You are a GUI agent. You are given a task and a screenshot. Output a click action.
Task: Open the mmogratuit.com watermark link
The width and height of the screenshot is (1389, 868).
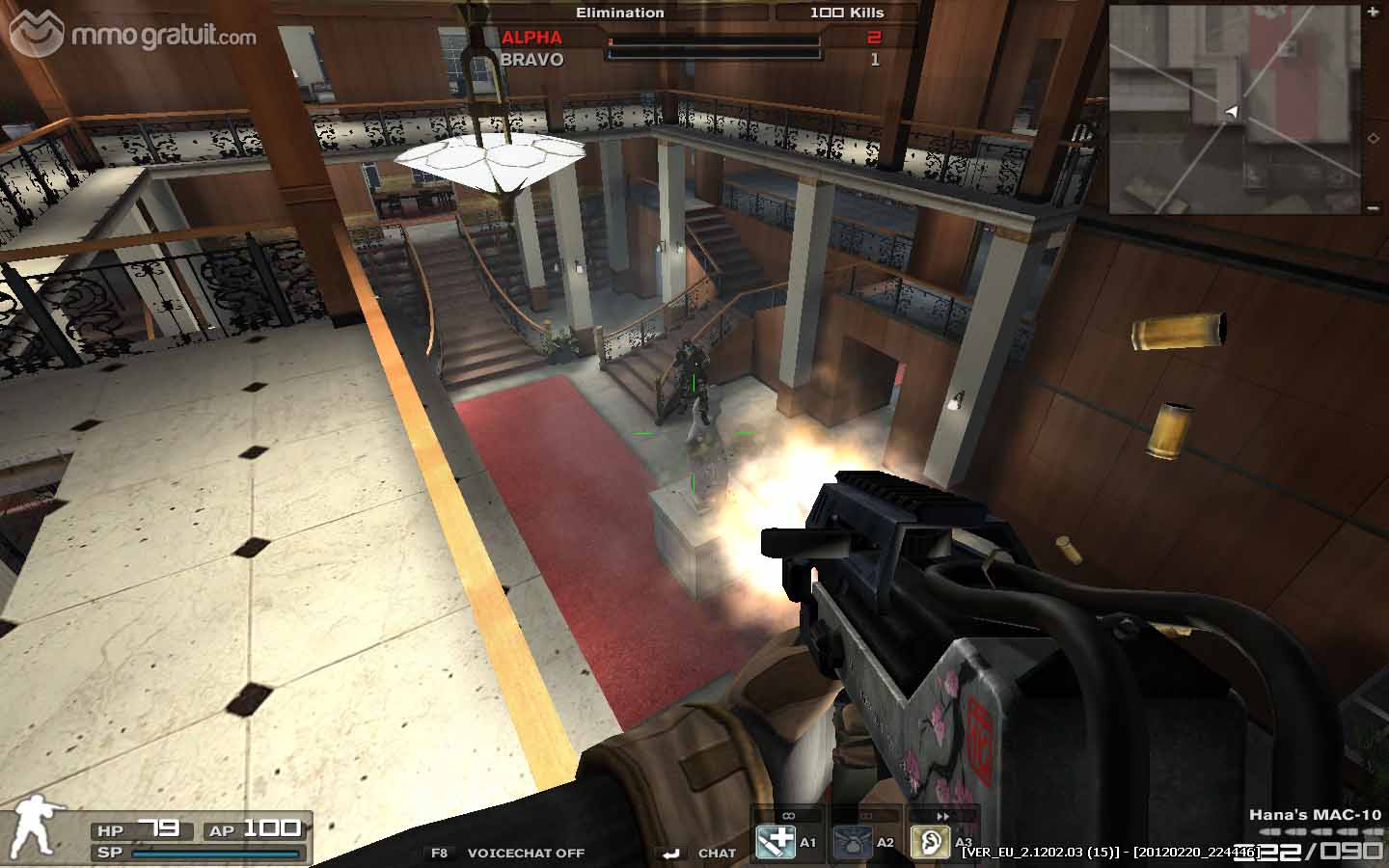click(134, 35)
